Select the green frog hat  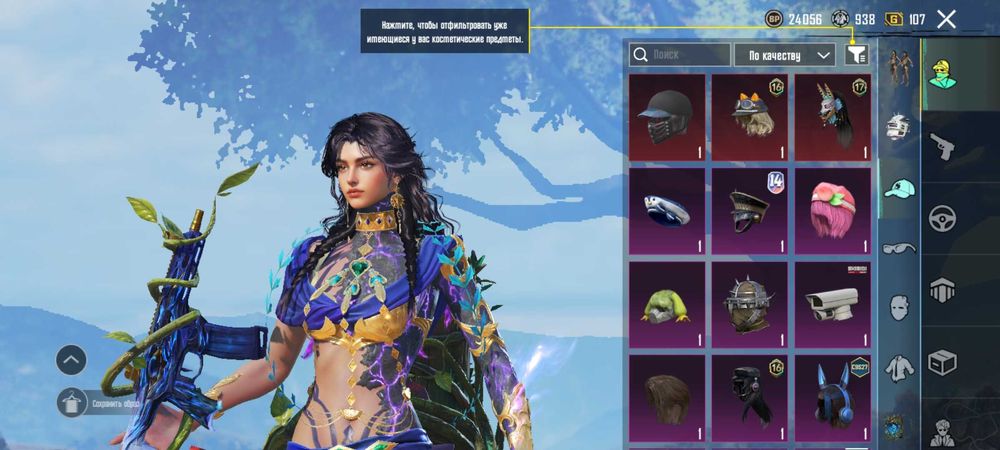point(667,305)
